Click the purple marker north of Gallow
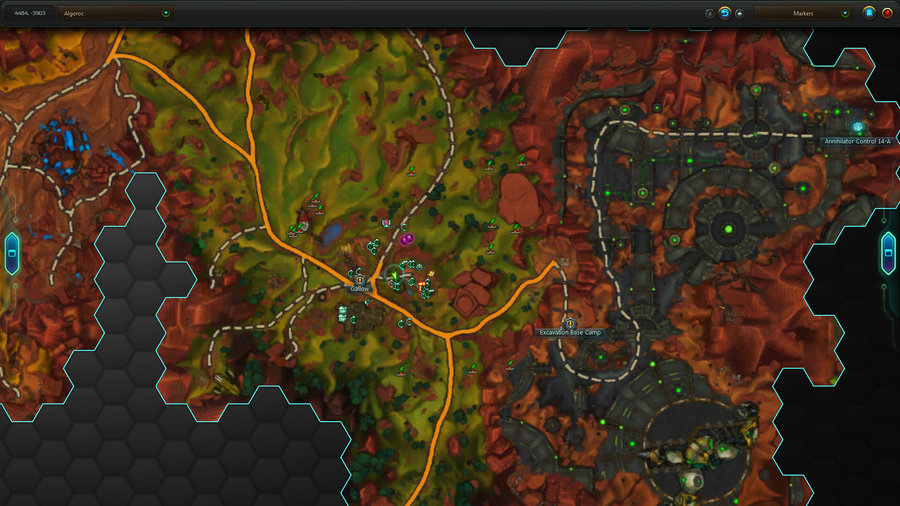The width and height of the screenshot is (900, 506). [x=406, y=239]
